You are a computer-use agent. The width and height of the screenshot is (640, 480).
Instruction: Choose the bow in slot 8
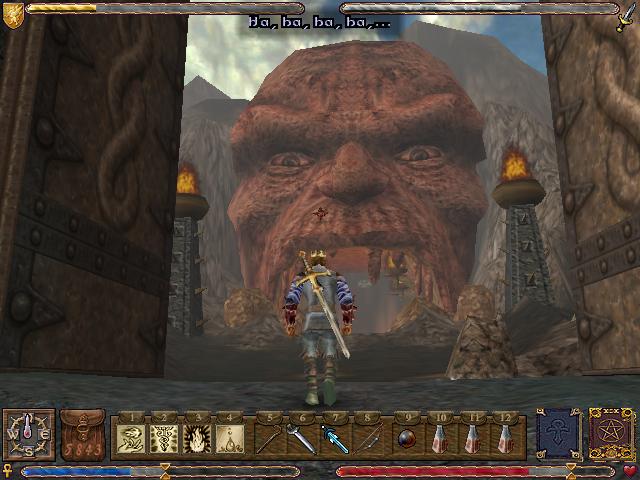pos(365,437)
